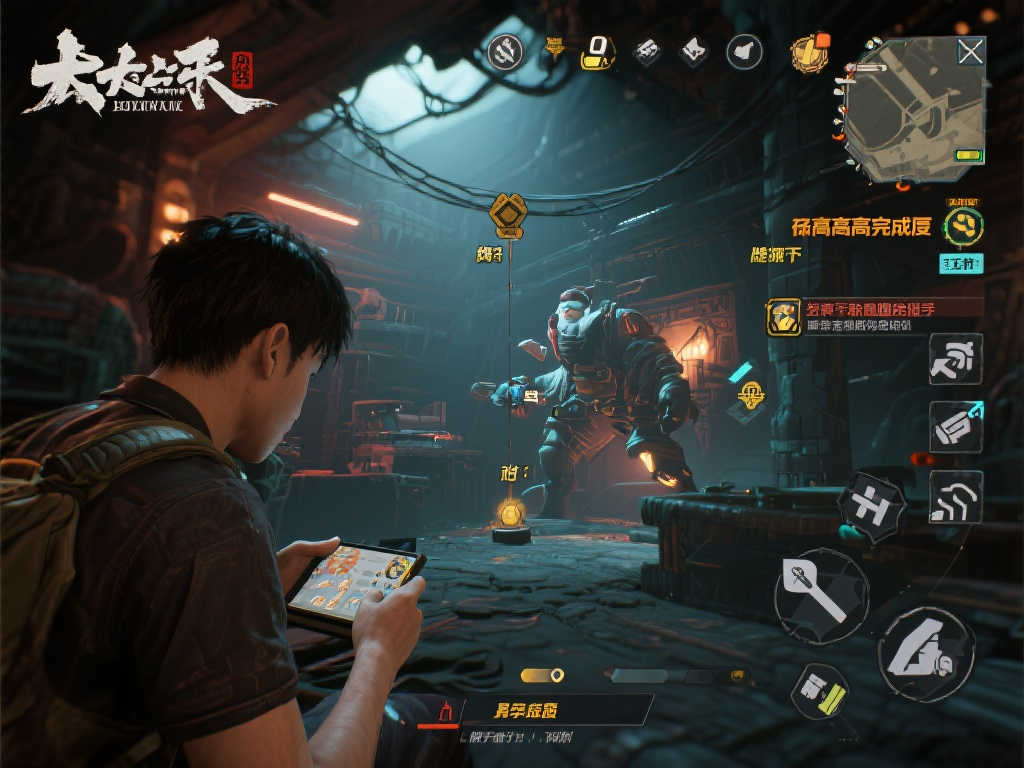This screenshot has width=1024, height=768.
Task: Tap the white circle icon in top bar
Action: tap(744, 50)
